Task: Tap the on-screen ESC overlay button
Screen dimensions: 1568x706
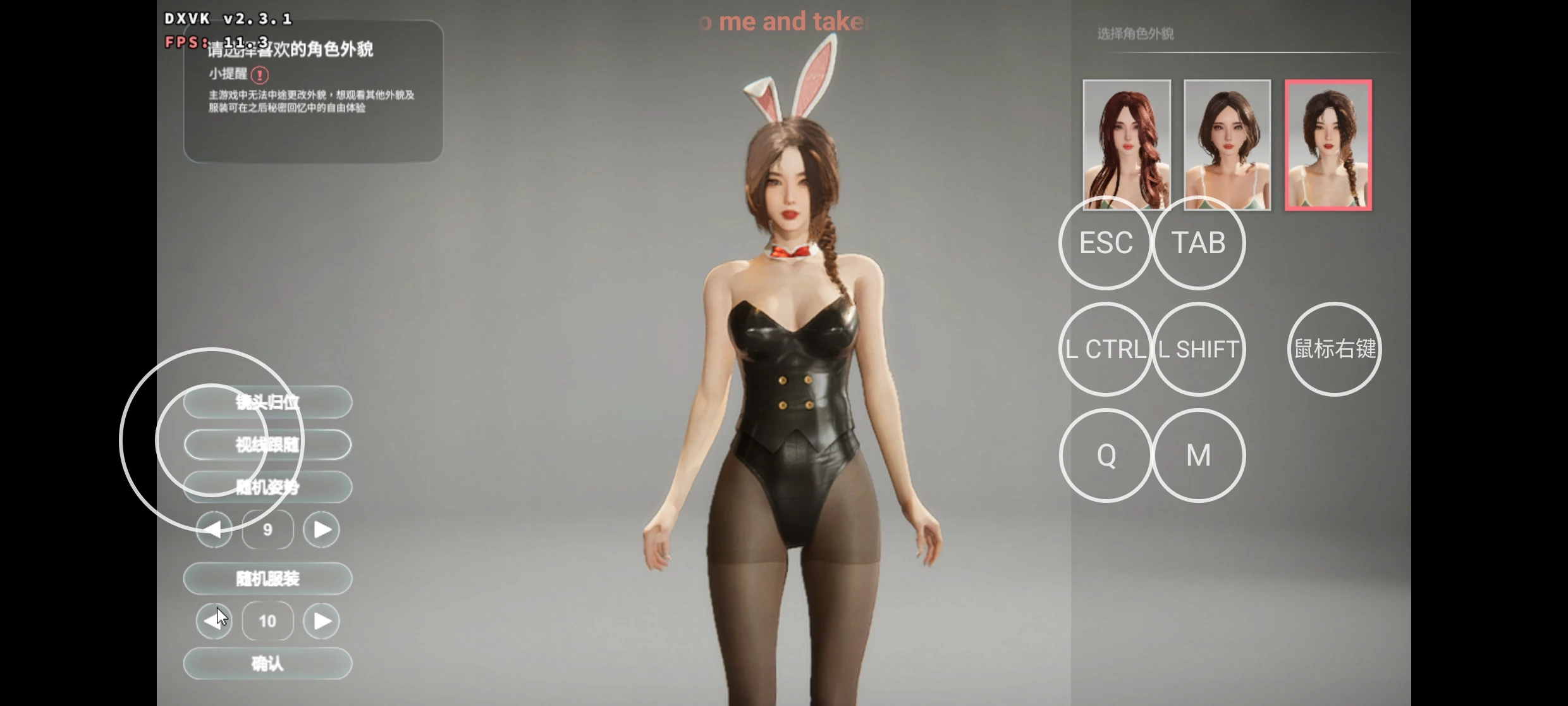Action: point(1105,243)
